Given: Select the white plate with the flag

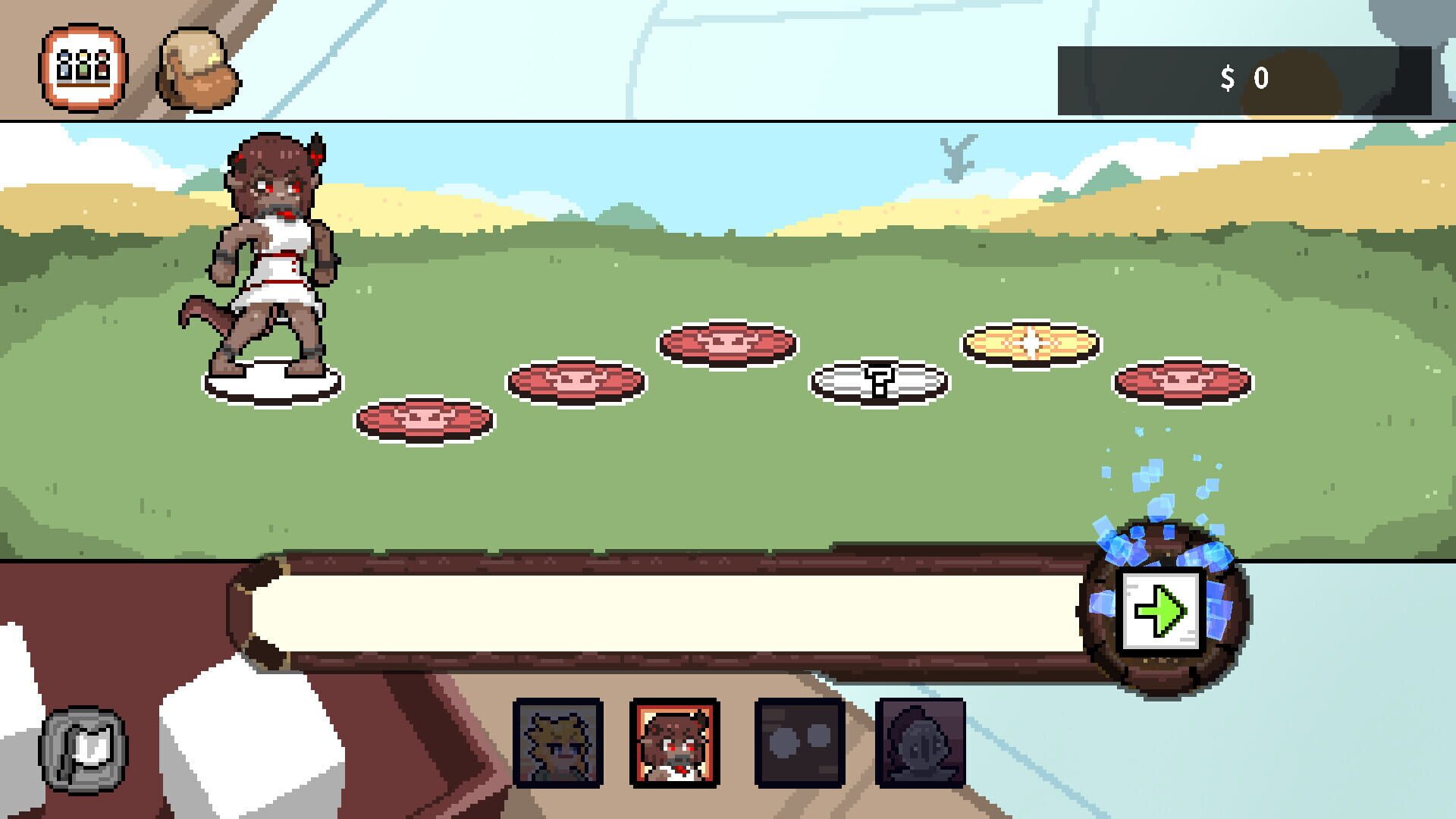Looking at the screenshot, I should tap(880, 379).
